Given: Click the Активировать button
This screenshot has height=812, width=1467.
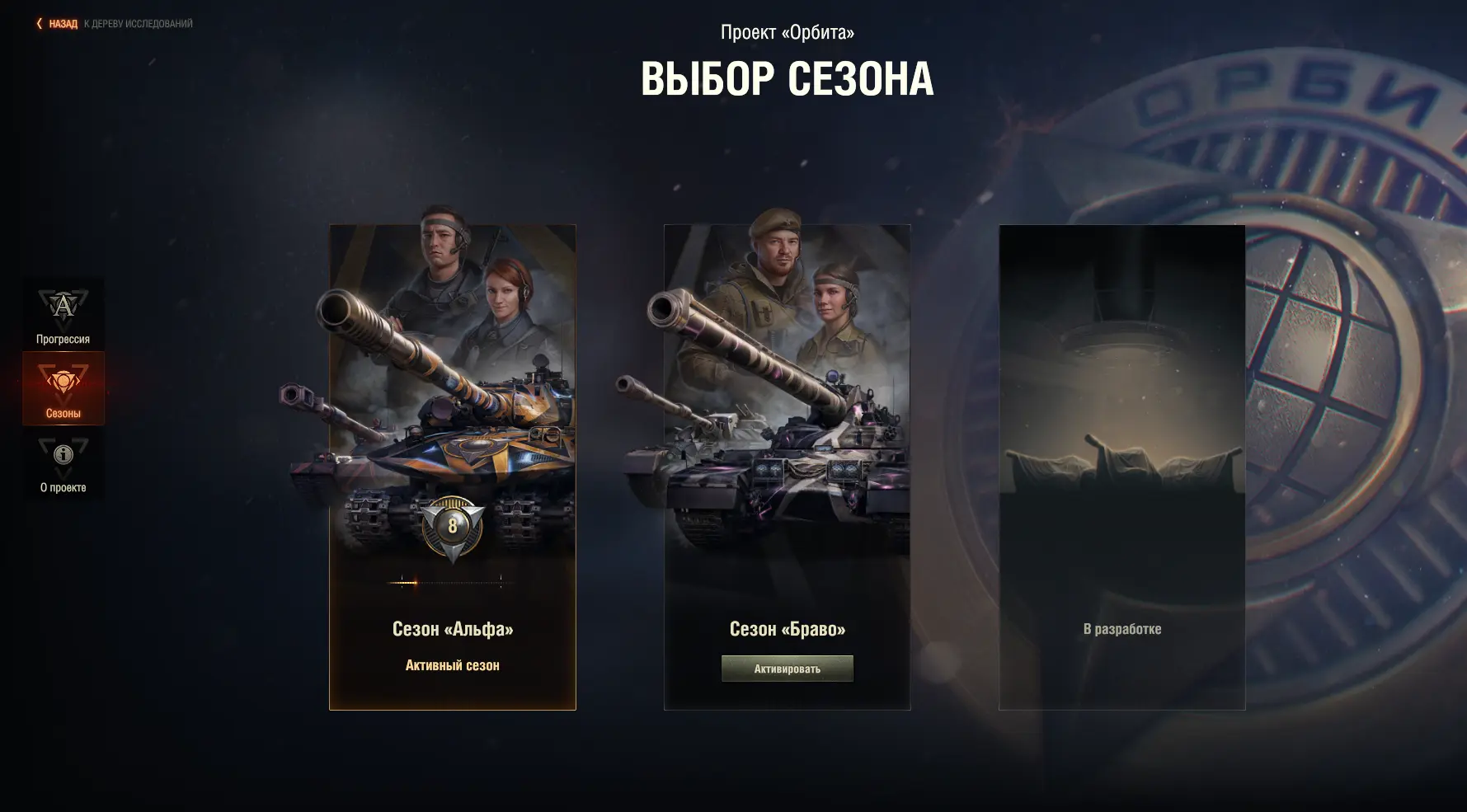Looking at the screenshot, I should [x=787, y=669].
